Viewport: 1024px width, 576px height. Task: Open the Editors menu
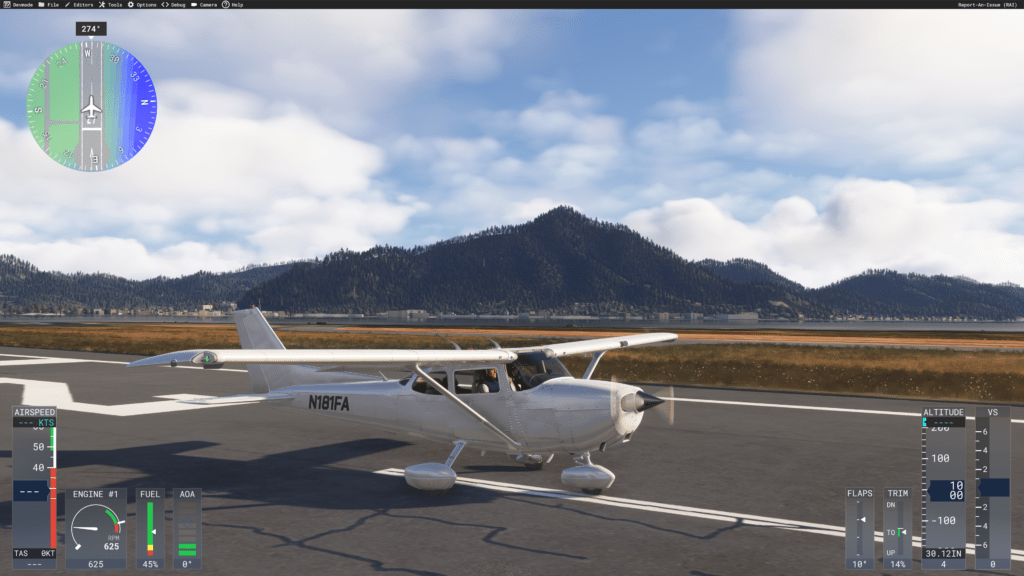pyautogui.click(x=81, y=4)
